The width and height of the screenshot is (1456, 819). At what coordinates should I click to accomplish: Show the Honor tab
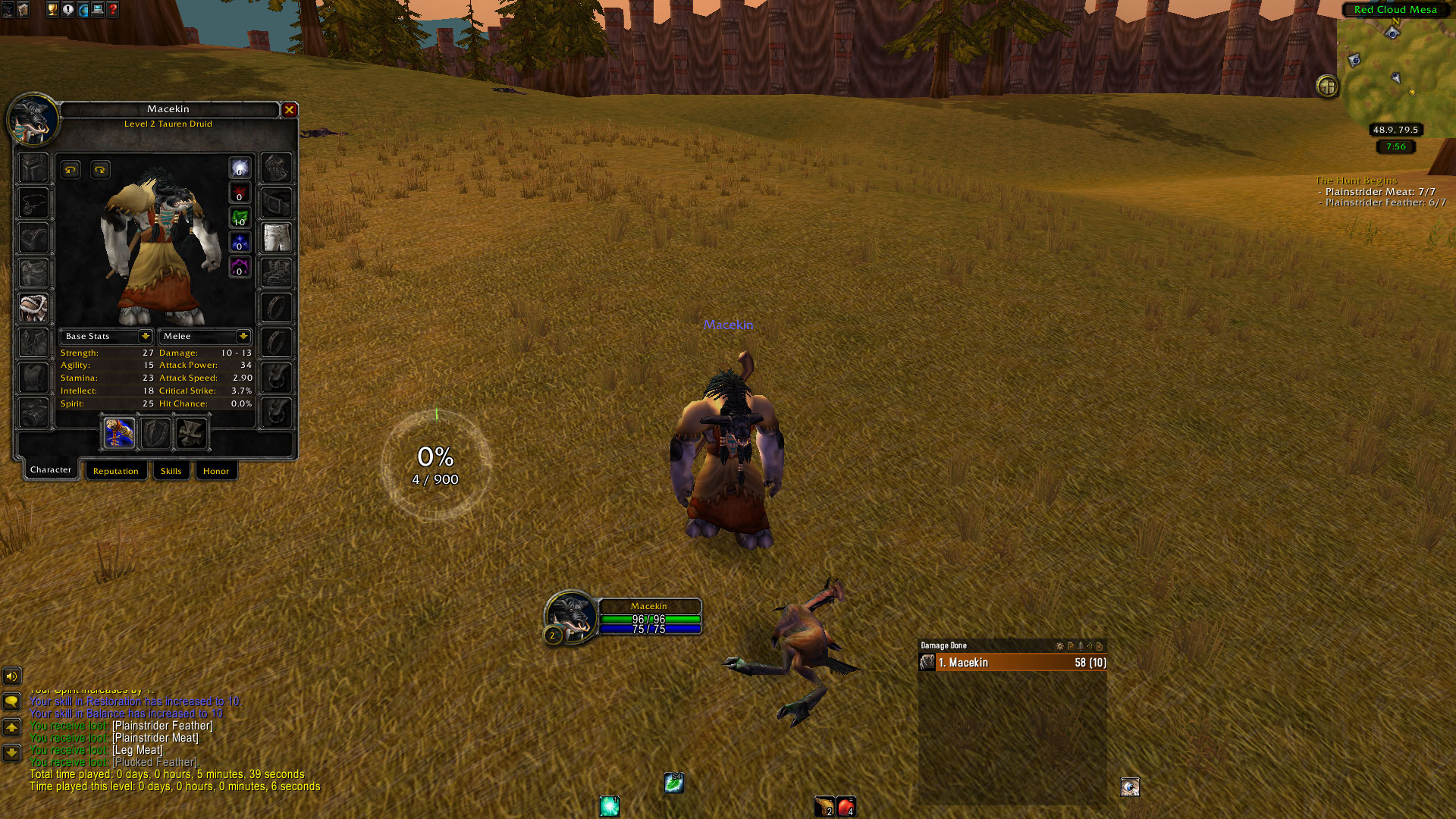click(x=215, y=471)
